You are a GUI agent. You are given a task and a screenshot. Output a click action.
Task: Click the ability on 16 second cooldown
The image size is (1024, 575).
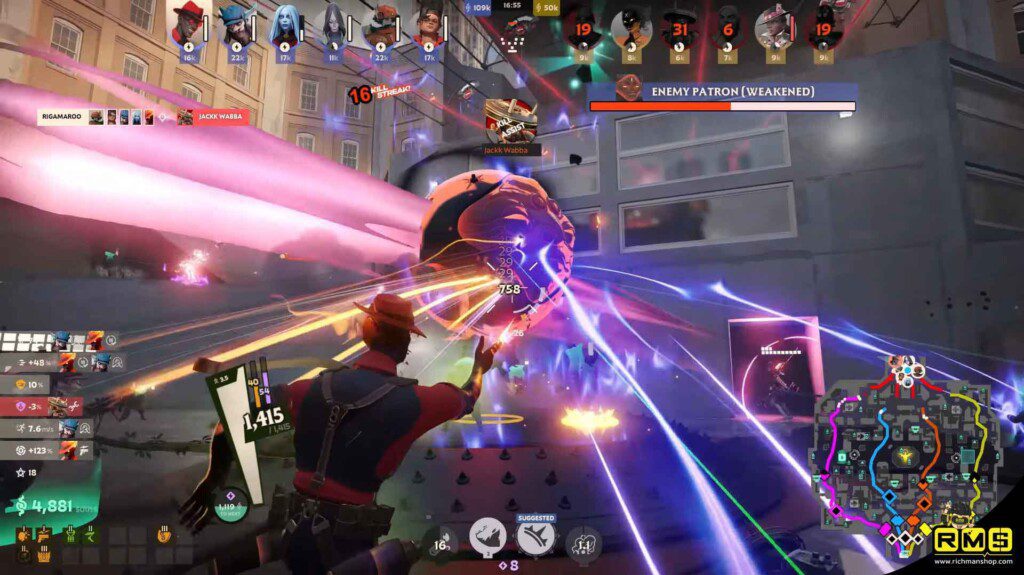coord(441,544)
